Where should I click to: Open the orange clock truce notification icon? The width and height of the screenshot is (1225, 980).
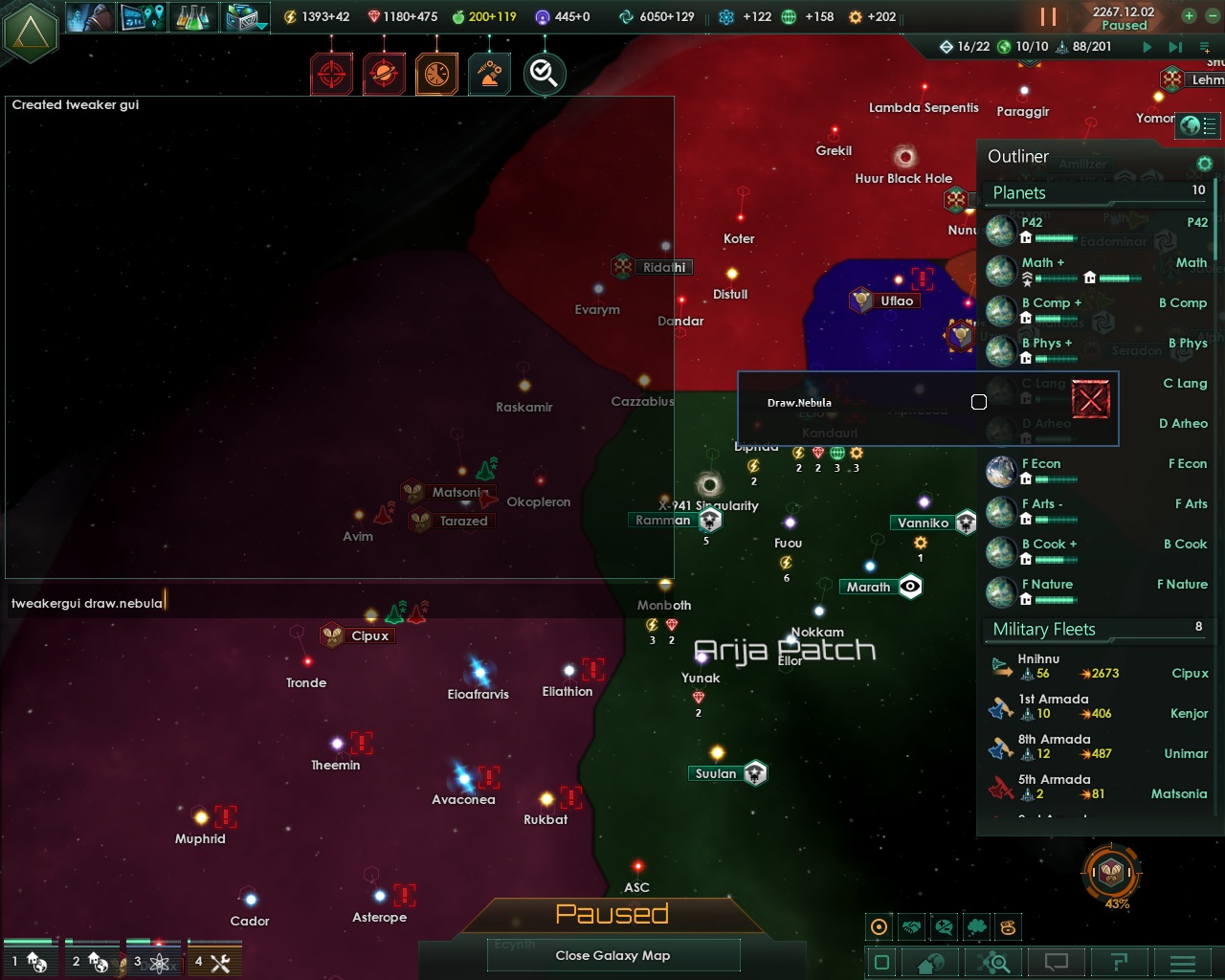point(436,73)
